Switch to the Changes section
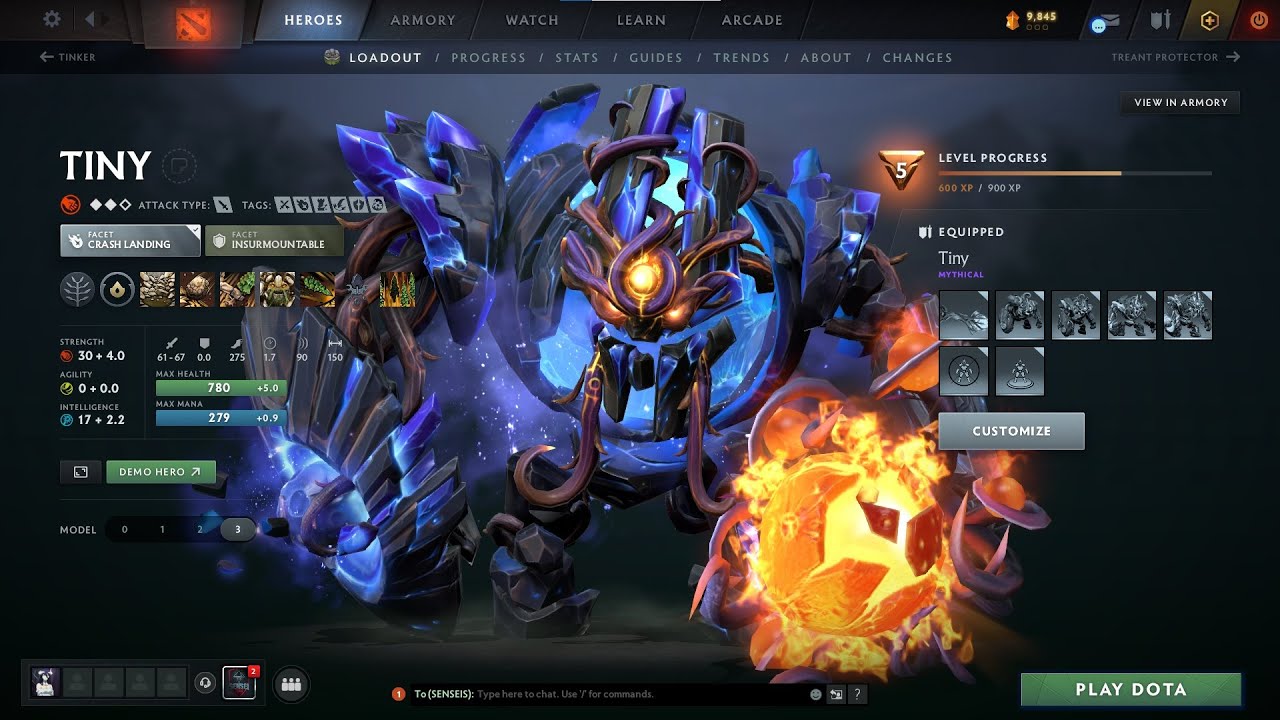The width and height of the screenshot is (1280, 720). (917, 58)
